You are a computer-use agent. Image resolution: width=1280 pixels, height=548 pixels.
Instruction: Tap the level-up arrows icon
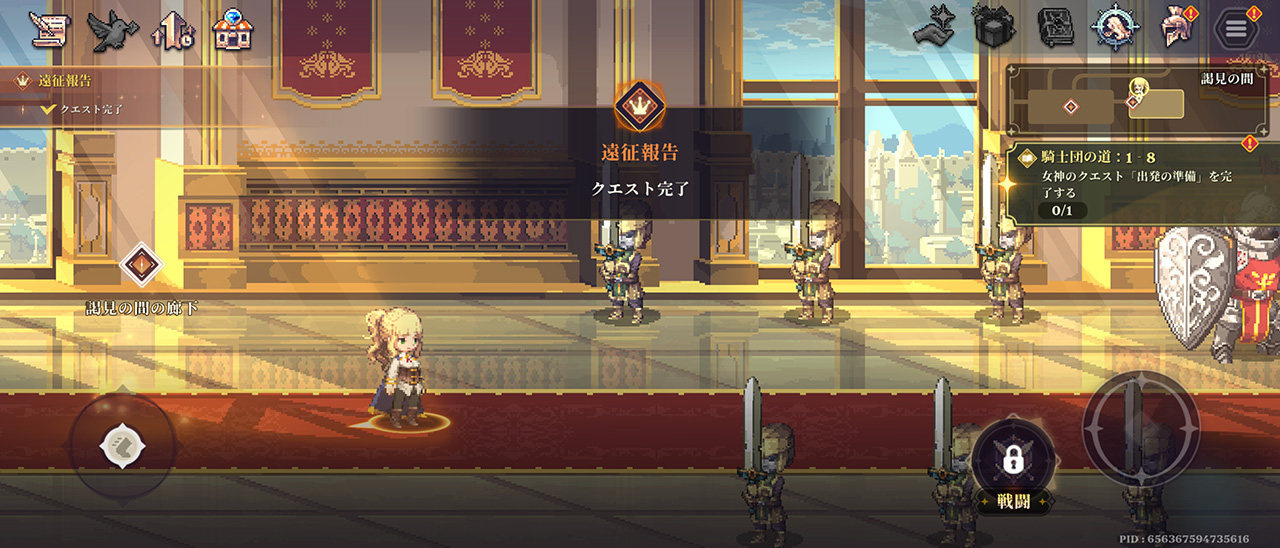[x=172, y=31]
